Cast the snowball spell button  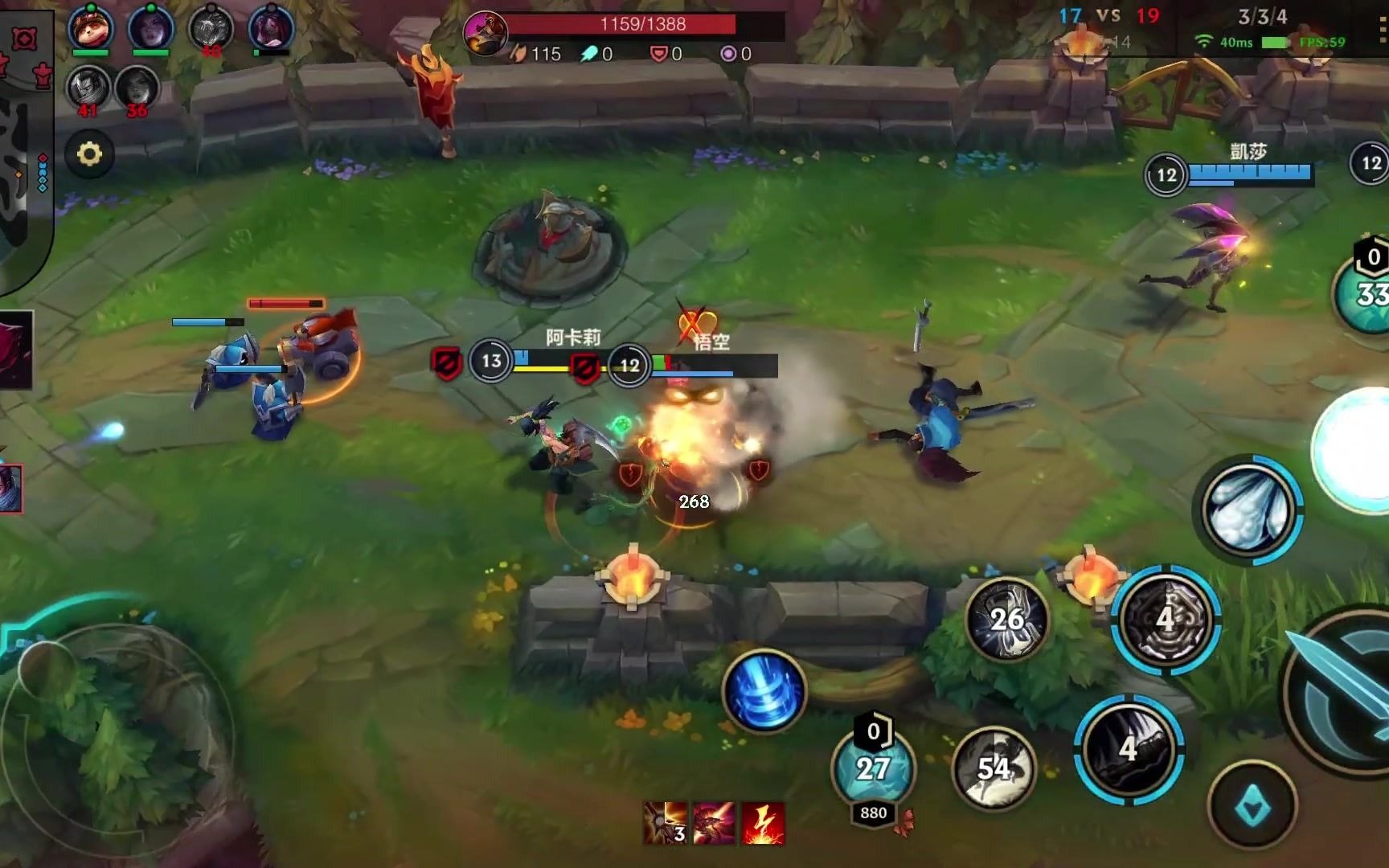[x=1249, y=510]
